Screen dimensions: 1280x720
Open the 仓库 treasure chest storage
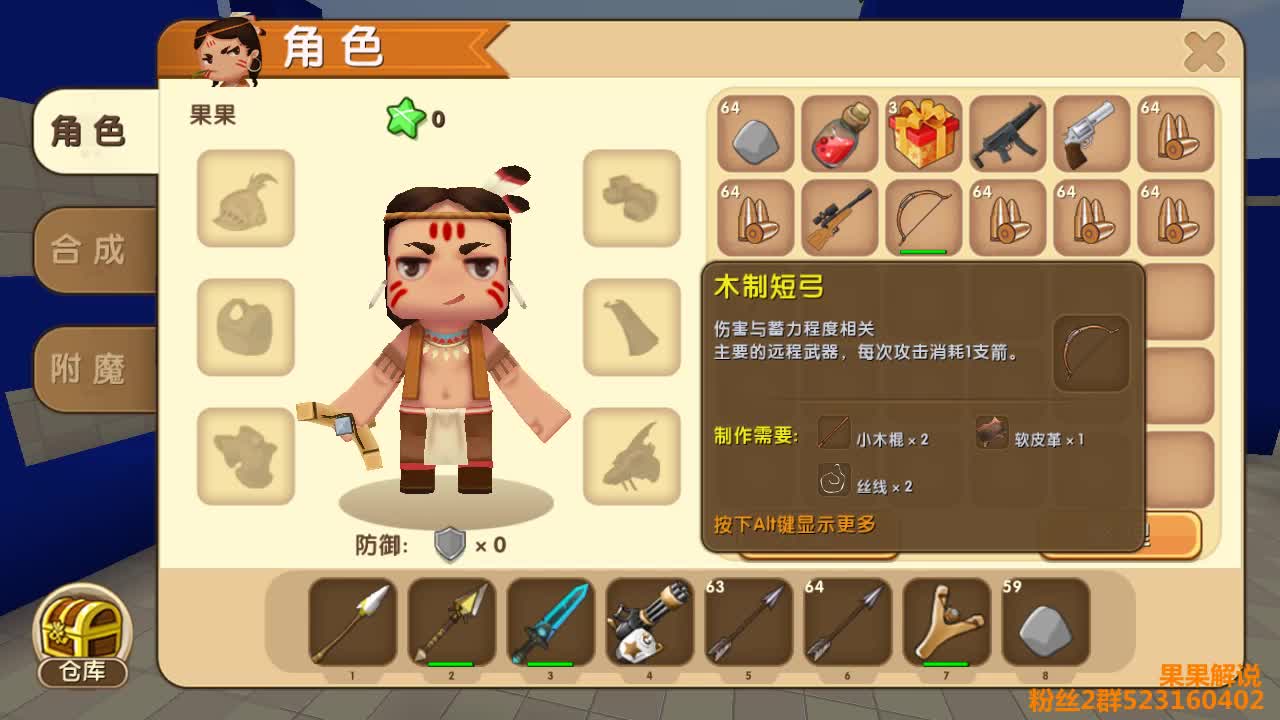[x=83, y=636]
